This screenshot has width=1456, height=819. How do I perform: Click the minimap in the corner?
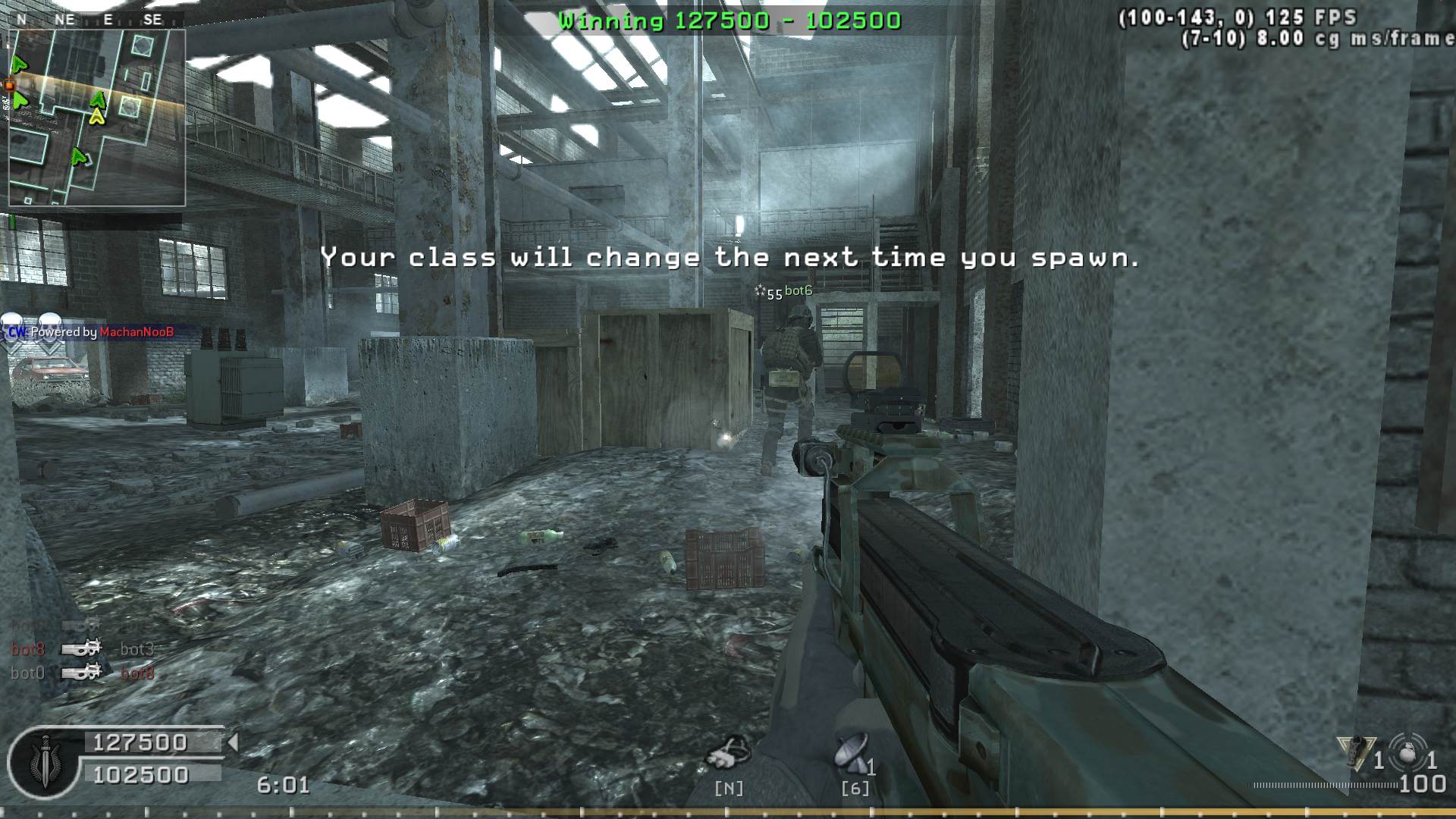tap(97, 118)
